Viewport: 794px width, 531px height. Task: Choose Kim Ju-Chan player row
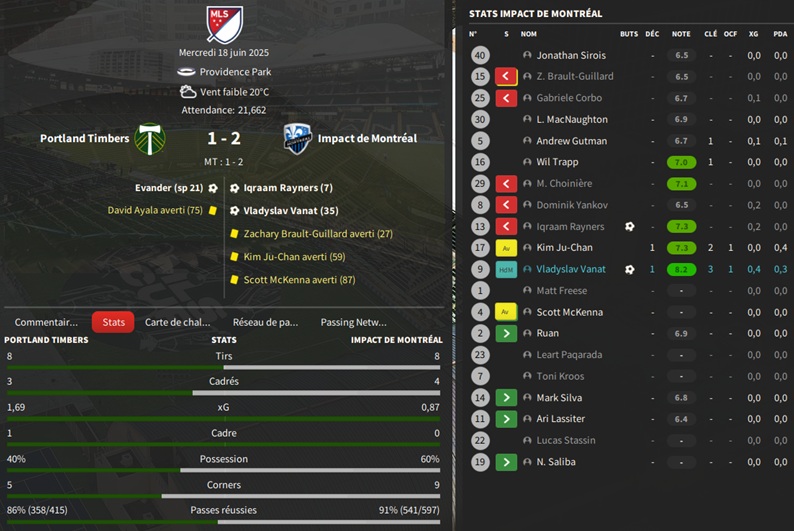(x=564, y=247)
